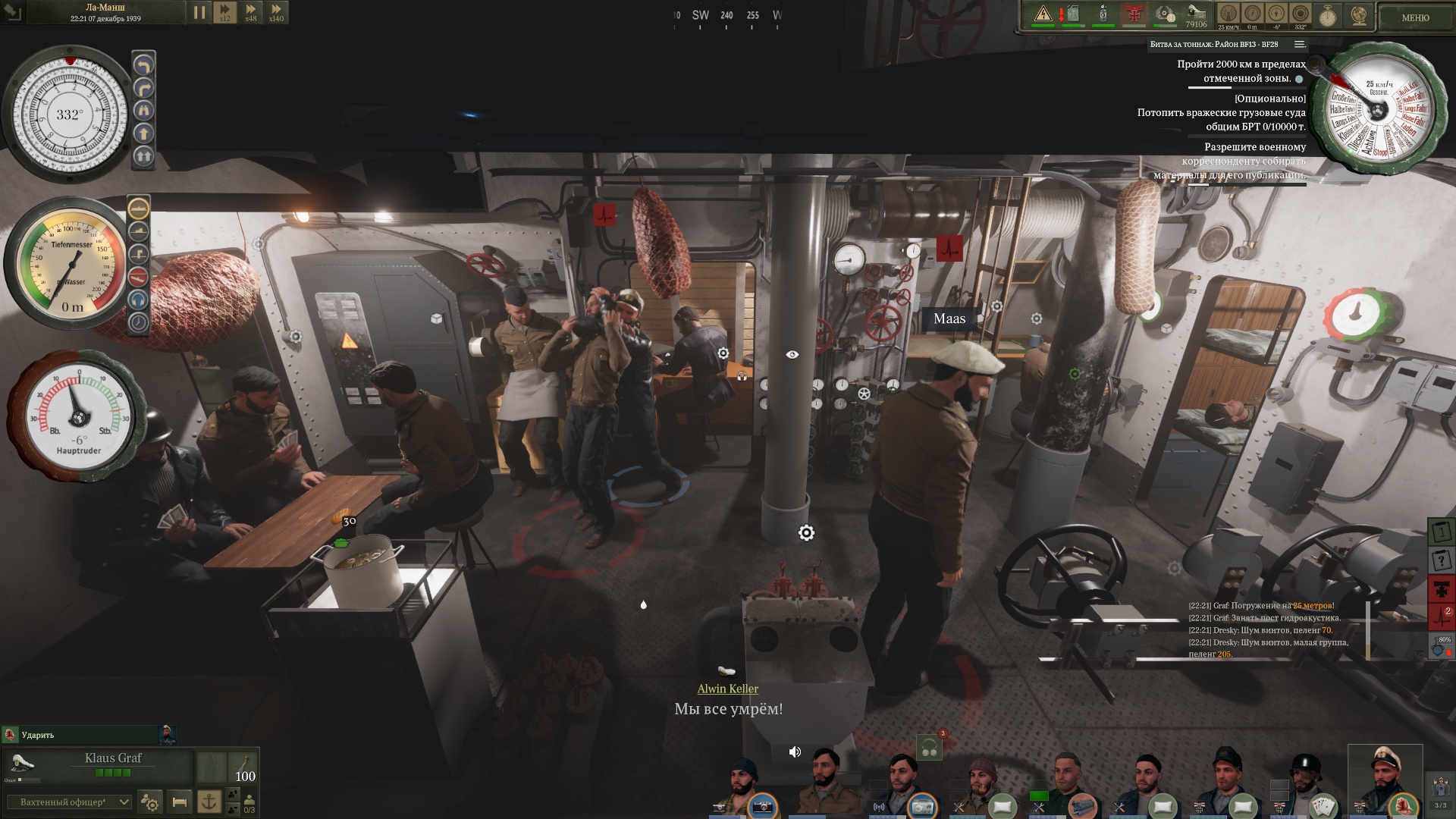This screenshot has width=1456, height=819.
Task: Set time speed to x140
Action: [276, 12]
